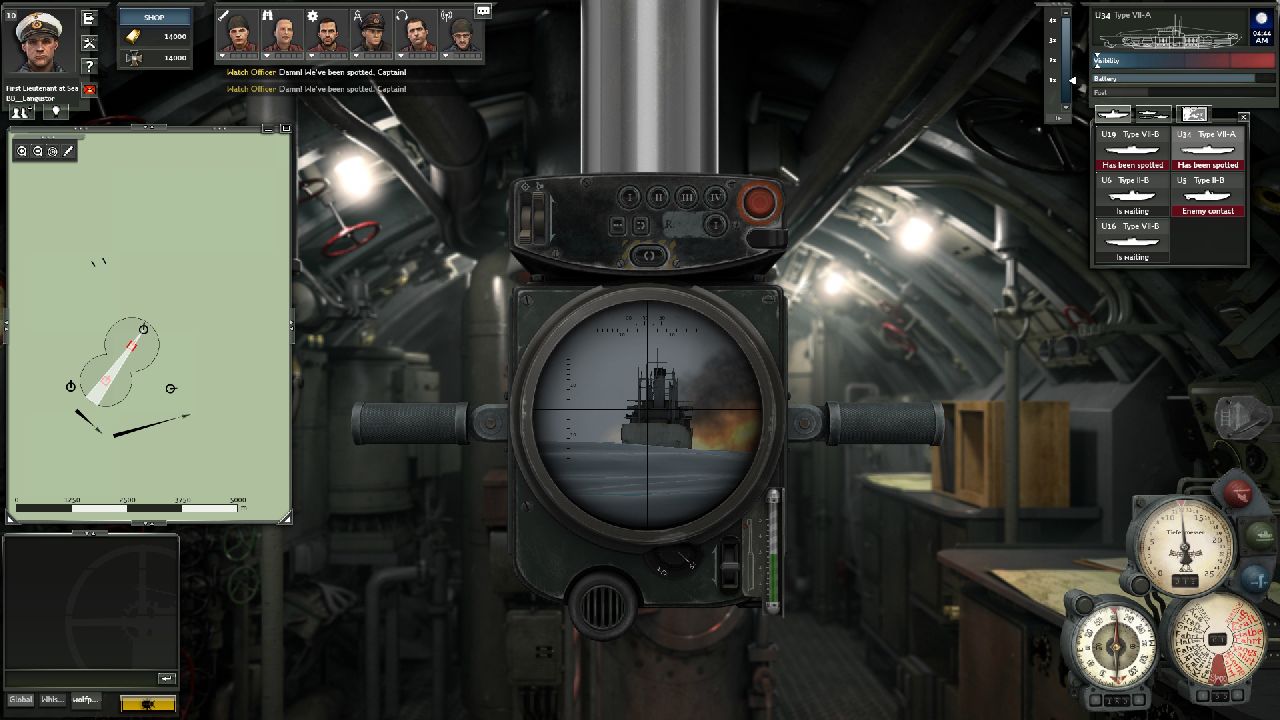Switch to the Global chat tab
Viewport: 1280px width, 720px height.
(x=21, y=700)
